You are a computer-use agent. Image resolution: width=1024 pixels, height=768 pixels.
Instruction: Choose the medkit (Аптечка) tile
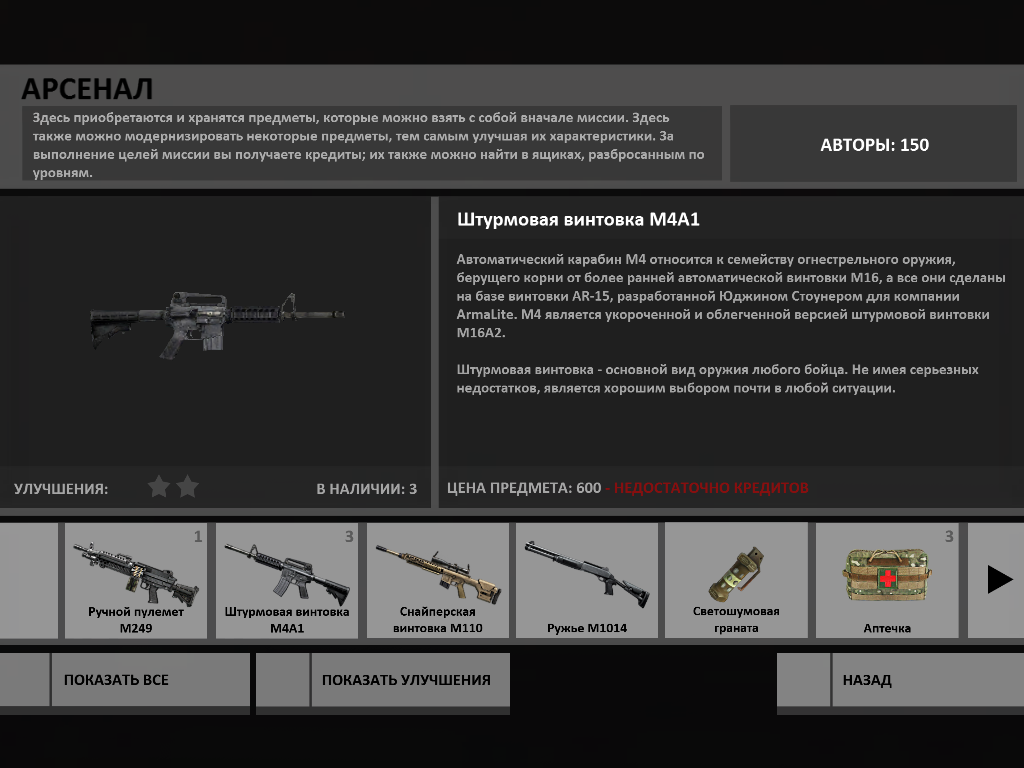[886, 580]
